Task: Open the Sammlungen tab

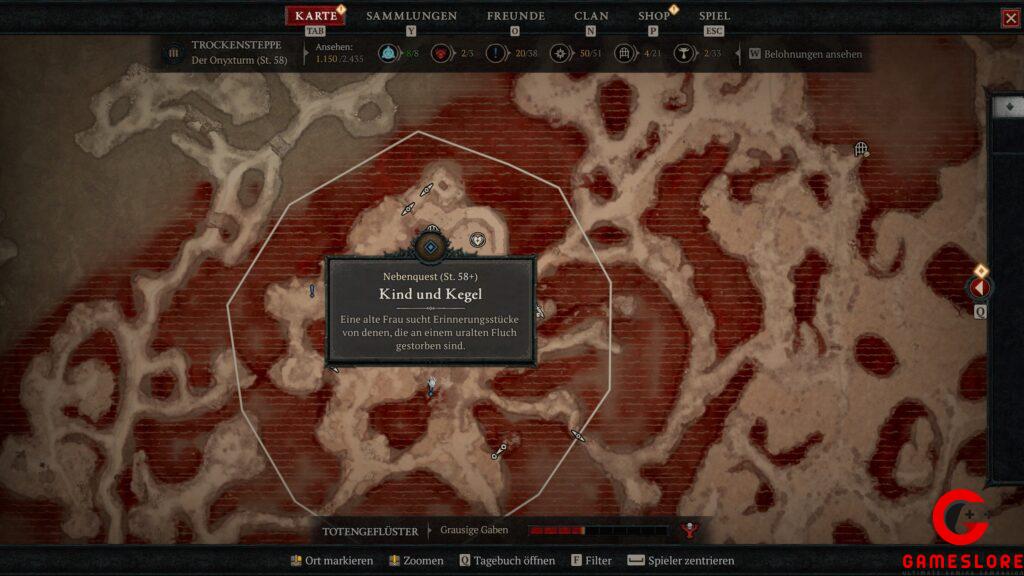Action: coord(411,16)
